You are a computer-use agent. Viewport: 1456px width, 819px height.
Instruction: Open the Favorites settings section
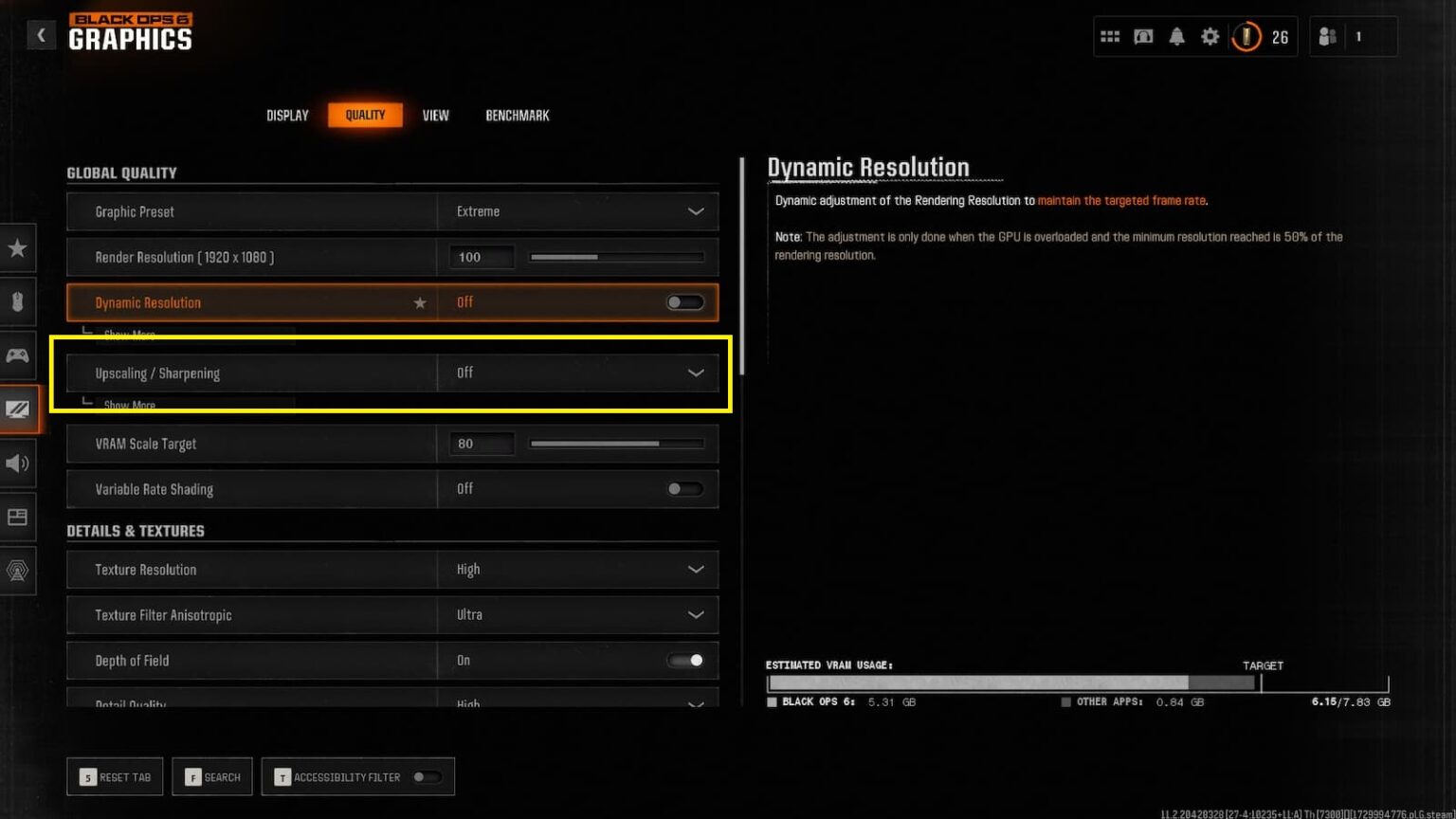(17, 248)
